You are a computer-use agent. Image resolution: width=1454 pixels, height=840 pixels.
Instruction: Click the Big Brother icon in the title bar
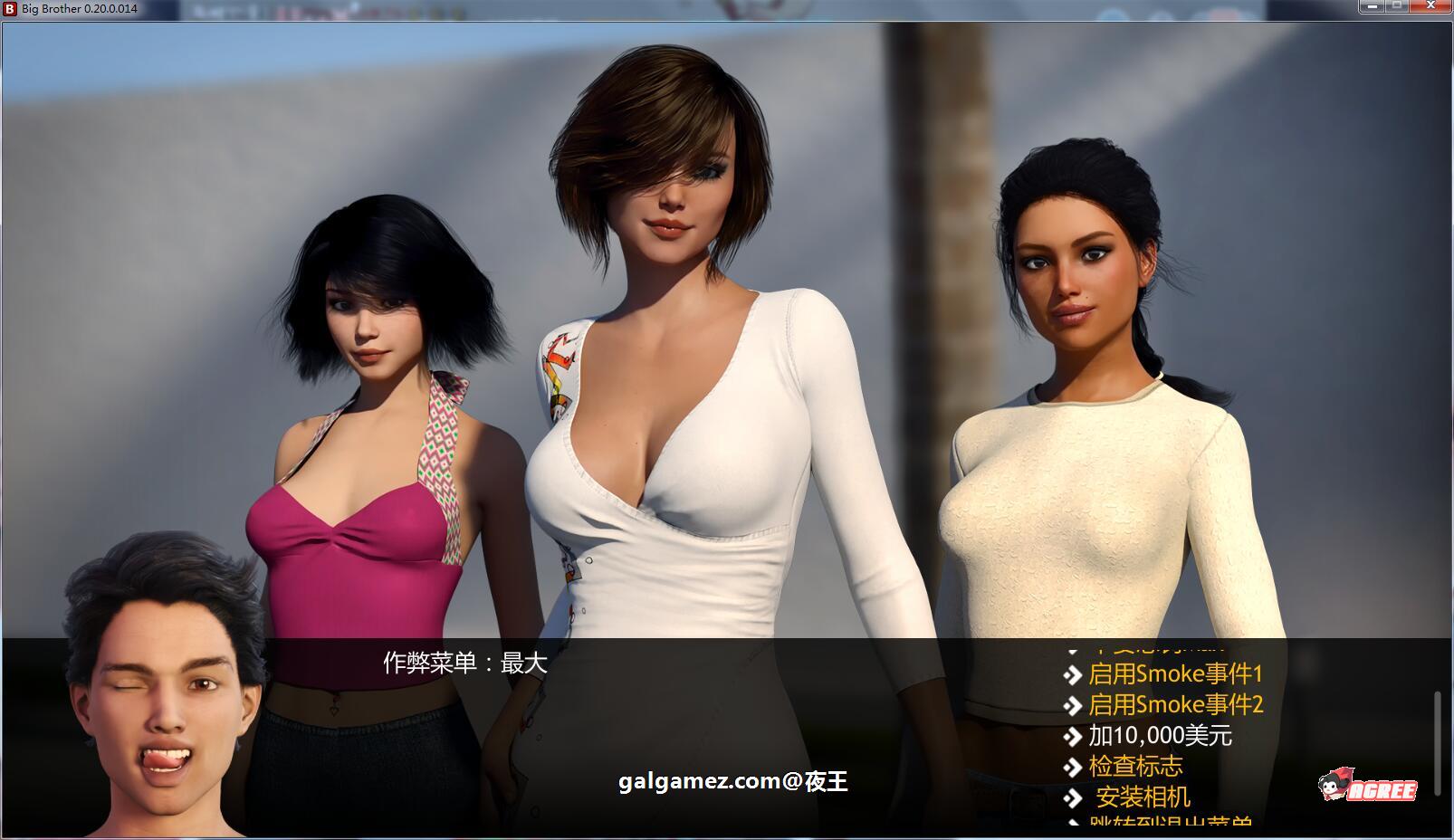click(x=9, y=8)
